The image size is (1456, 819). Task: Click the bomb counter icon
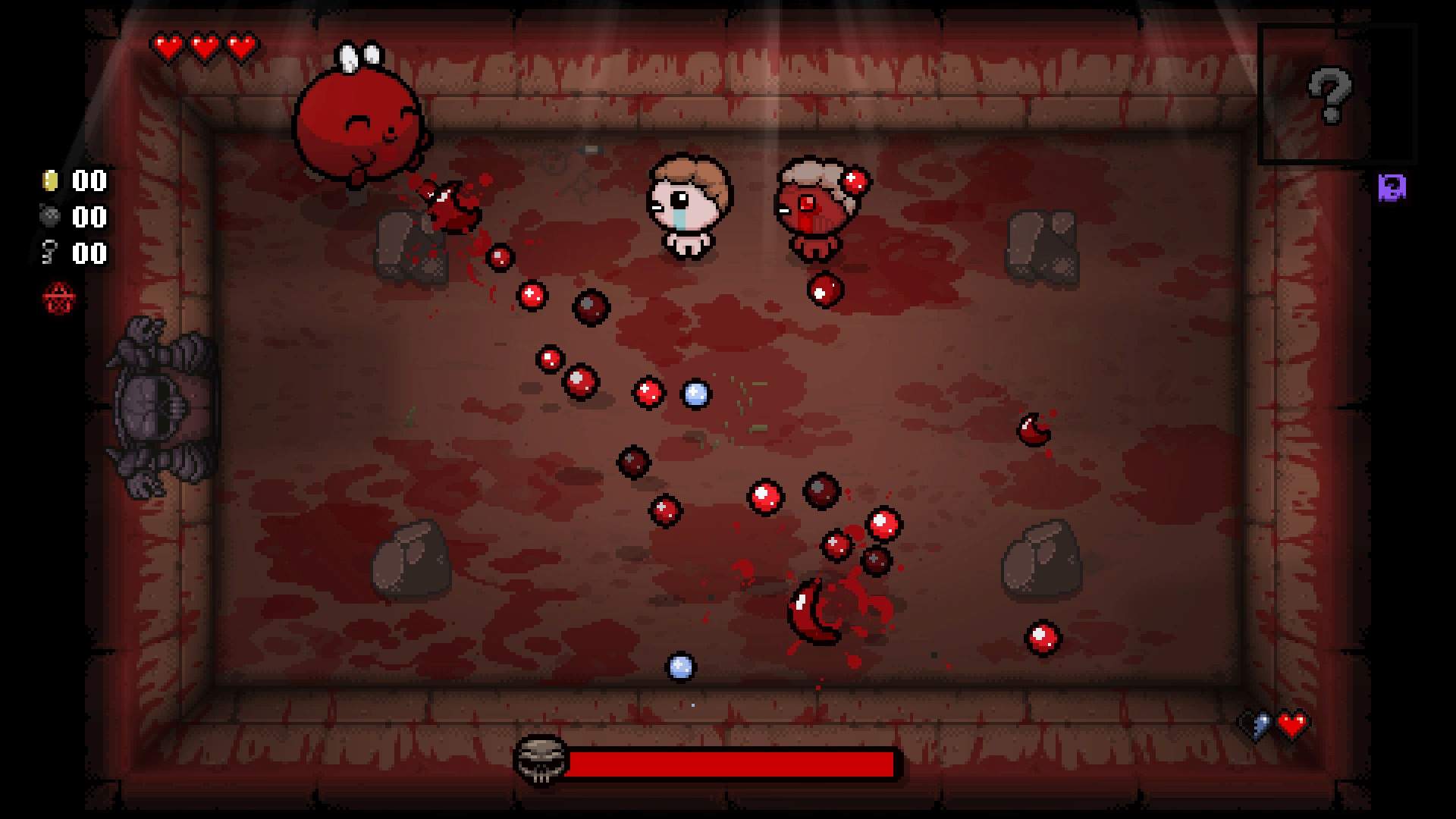pyautogui.click(x=50, y=218)
